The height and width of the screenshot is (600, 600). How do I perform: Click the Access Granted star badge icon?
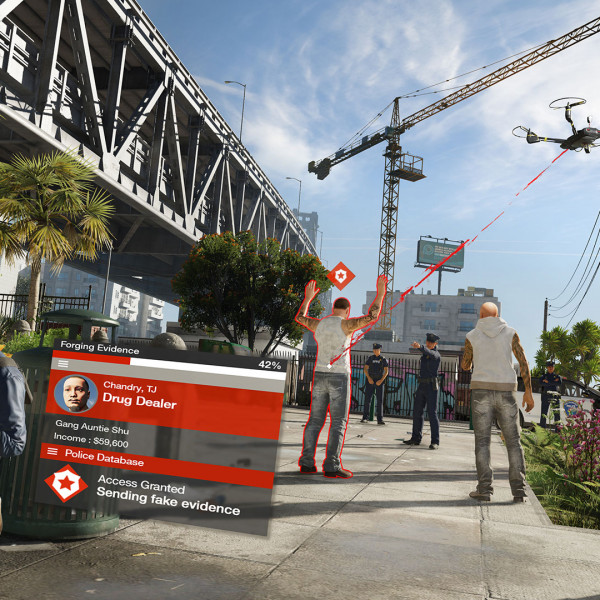tap(65, 484)
